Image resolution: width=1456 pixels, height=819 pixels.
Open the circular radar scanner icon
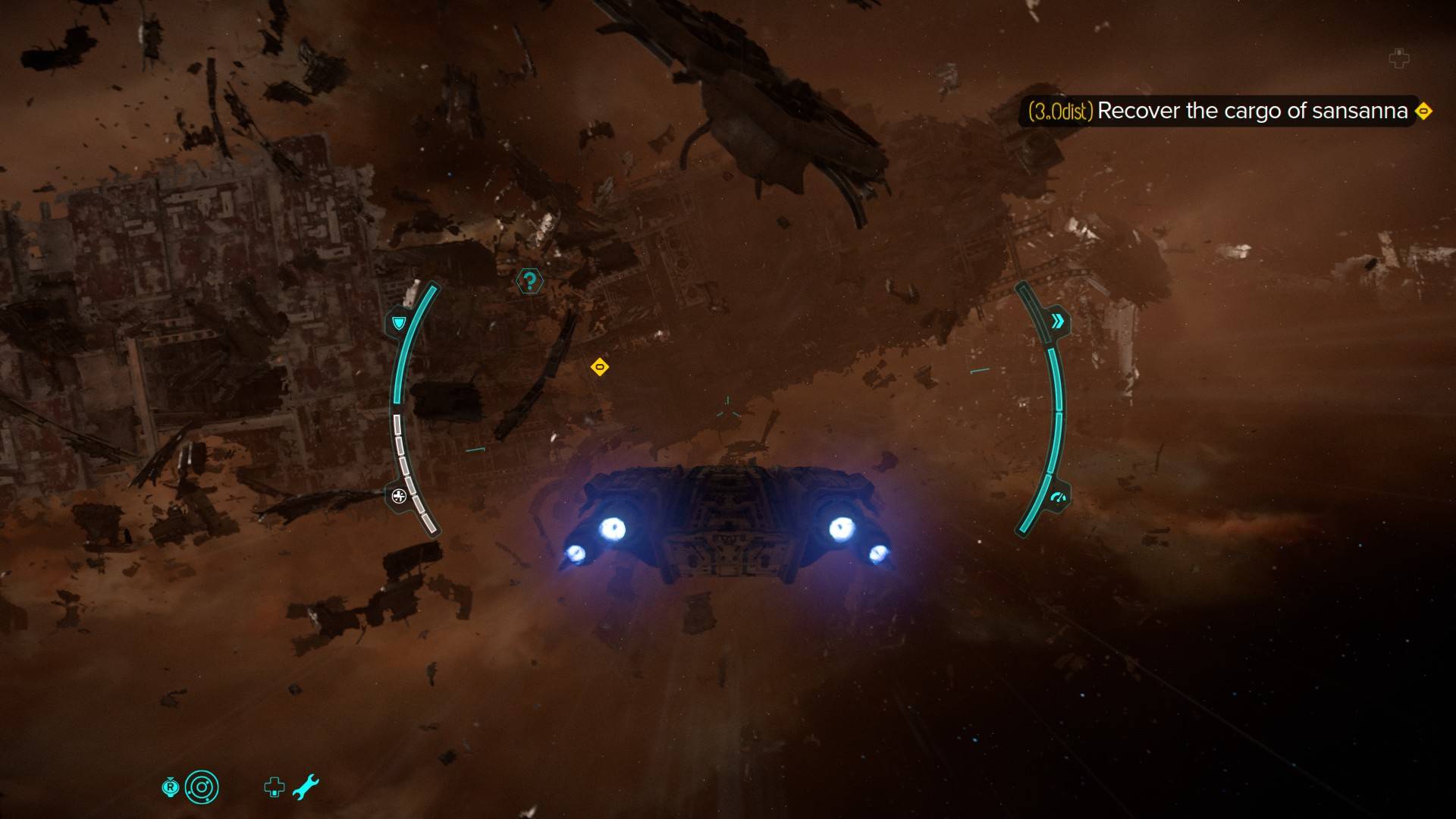[202, 788]
